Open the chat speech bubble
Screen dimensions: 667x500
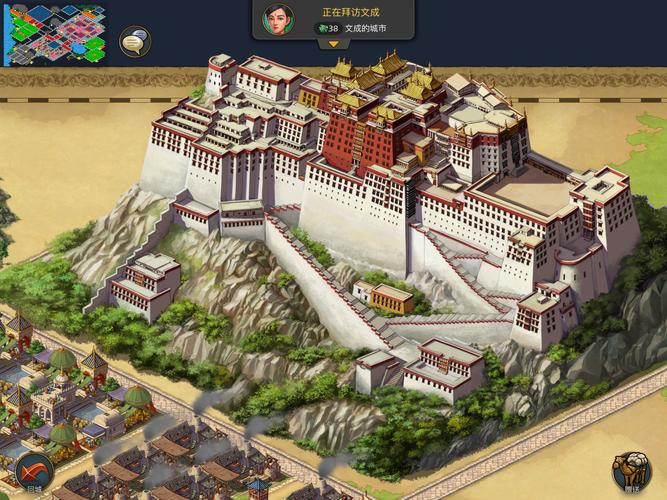click(x=135, y=41)
